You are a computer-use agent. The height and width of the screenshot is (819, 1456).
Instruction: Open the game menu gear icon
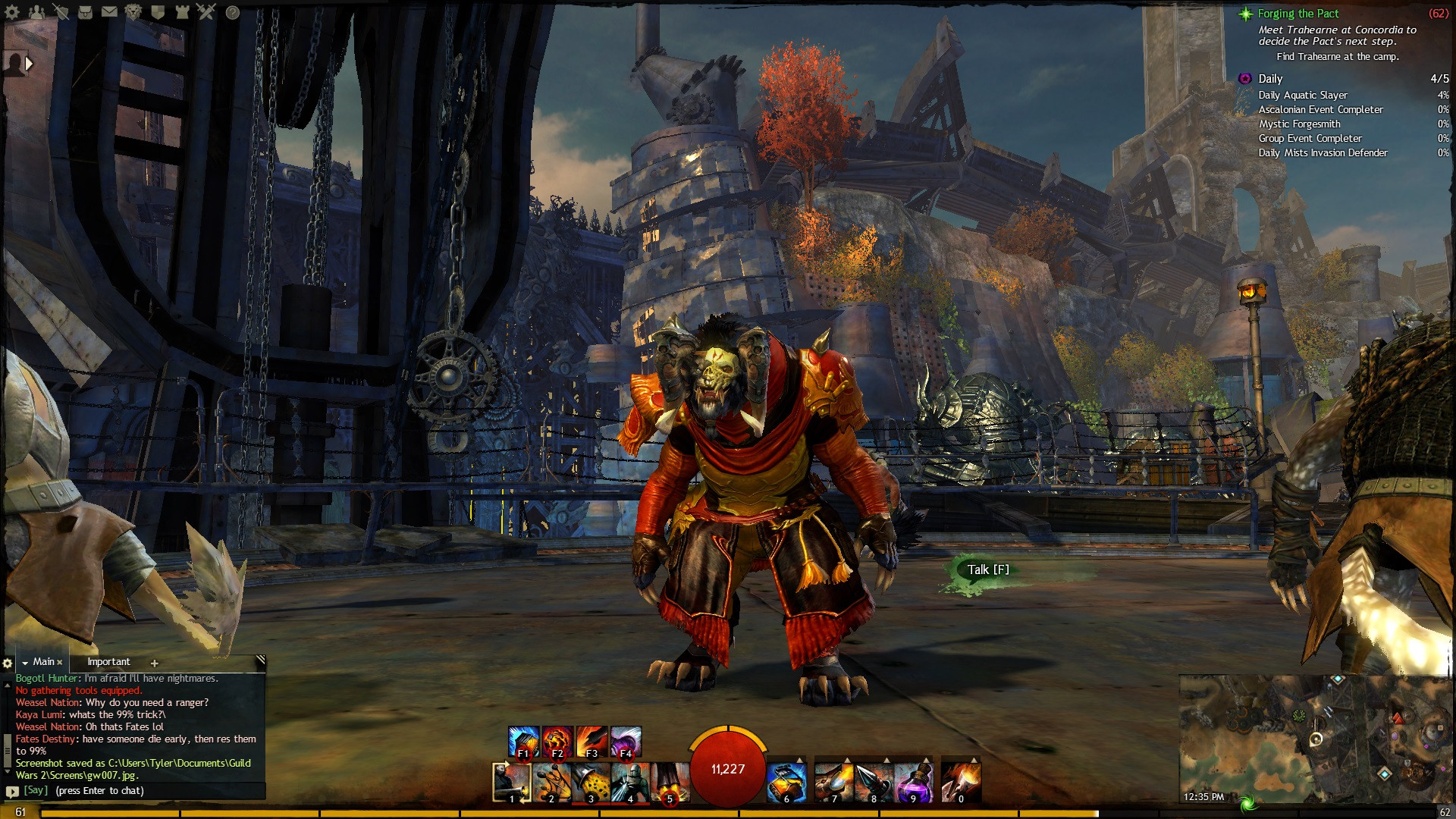(x=12, y=11)
